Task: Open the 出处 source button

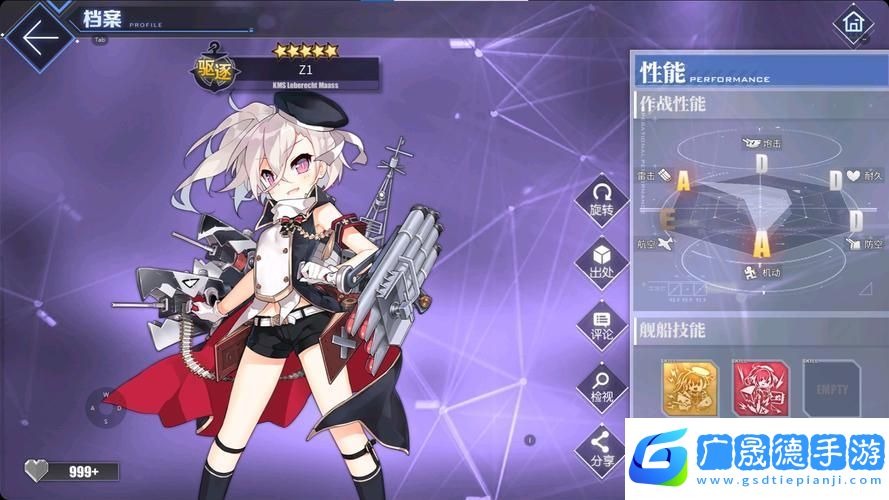Action: pos(601,261)
